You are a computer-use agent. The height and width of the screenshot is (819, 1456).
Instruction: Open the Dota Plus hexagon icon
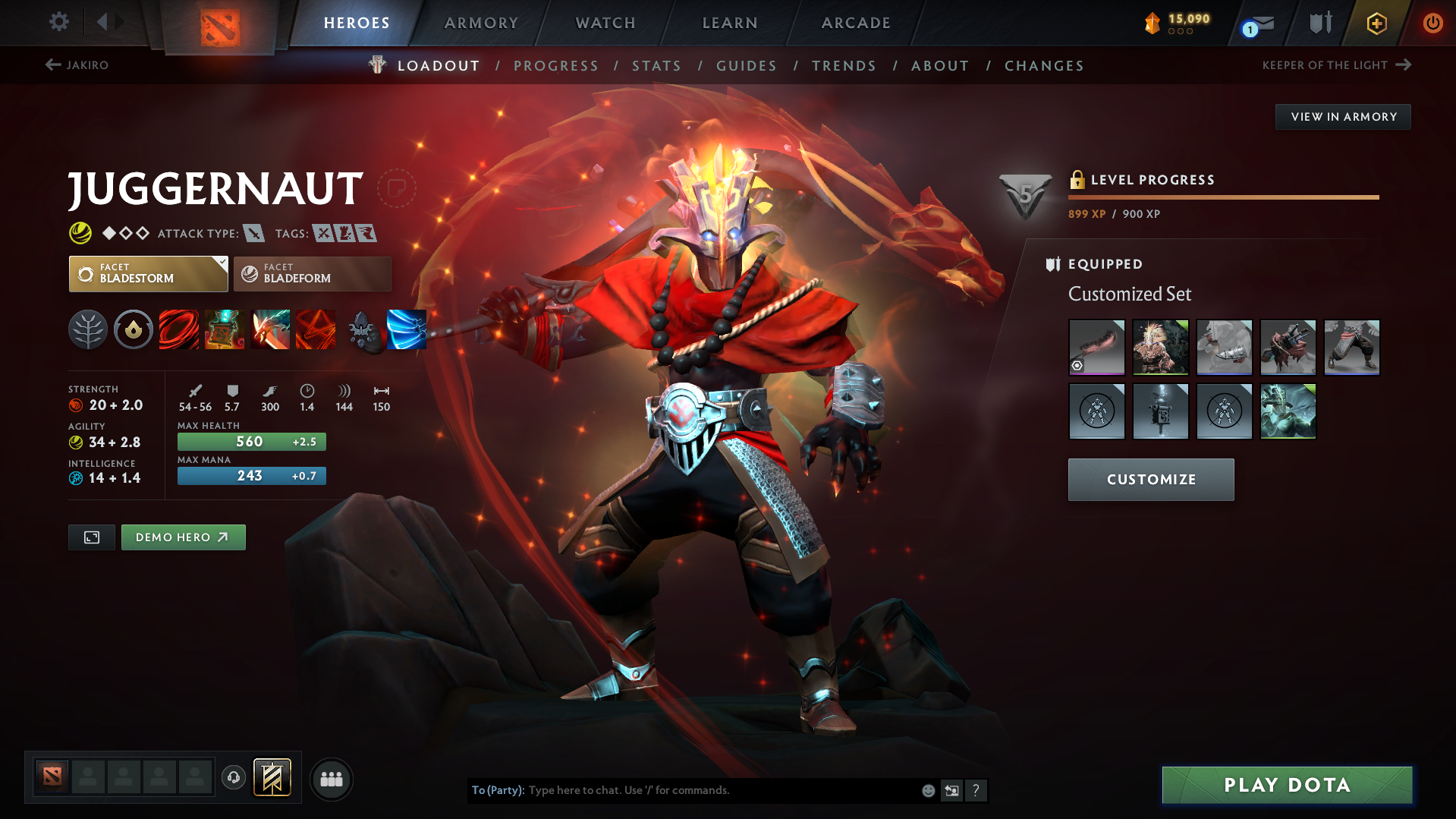click(1376, 23)
